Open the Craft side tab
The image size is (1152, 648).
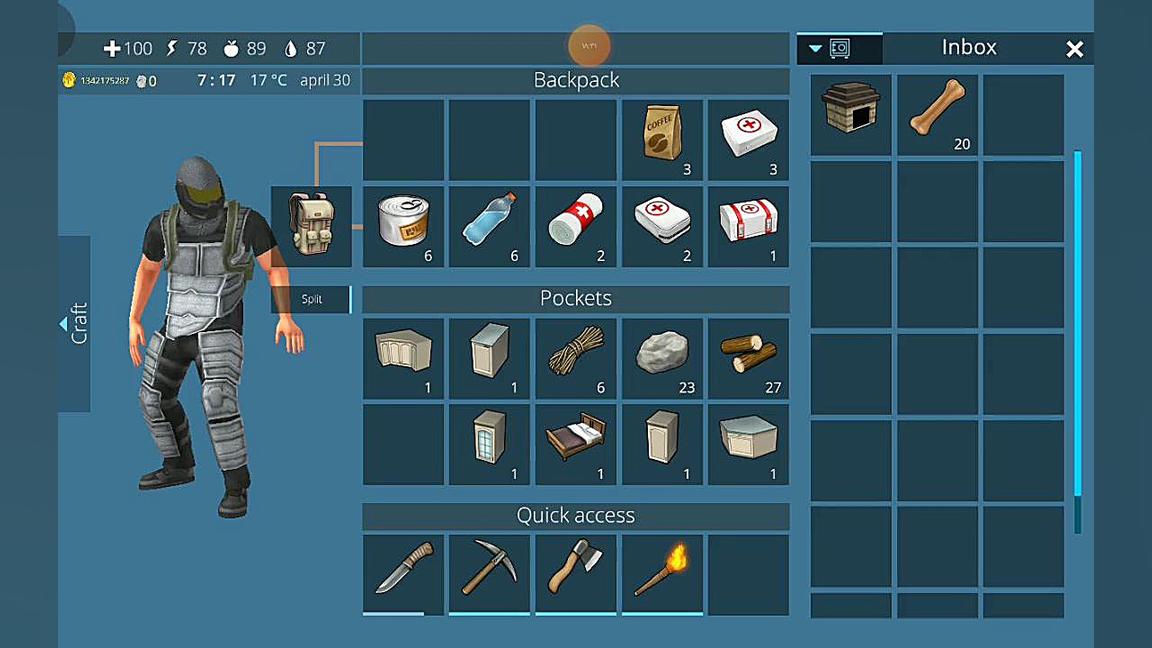[x=75, y=323]
